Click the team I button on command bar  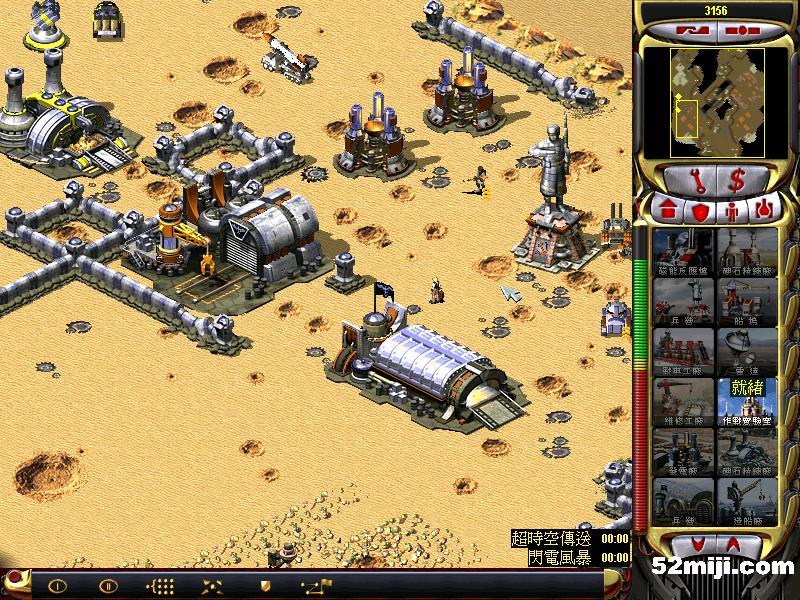[57, 586]
